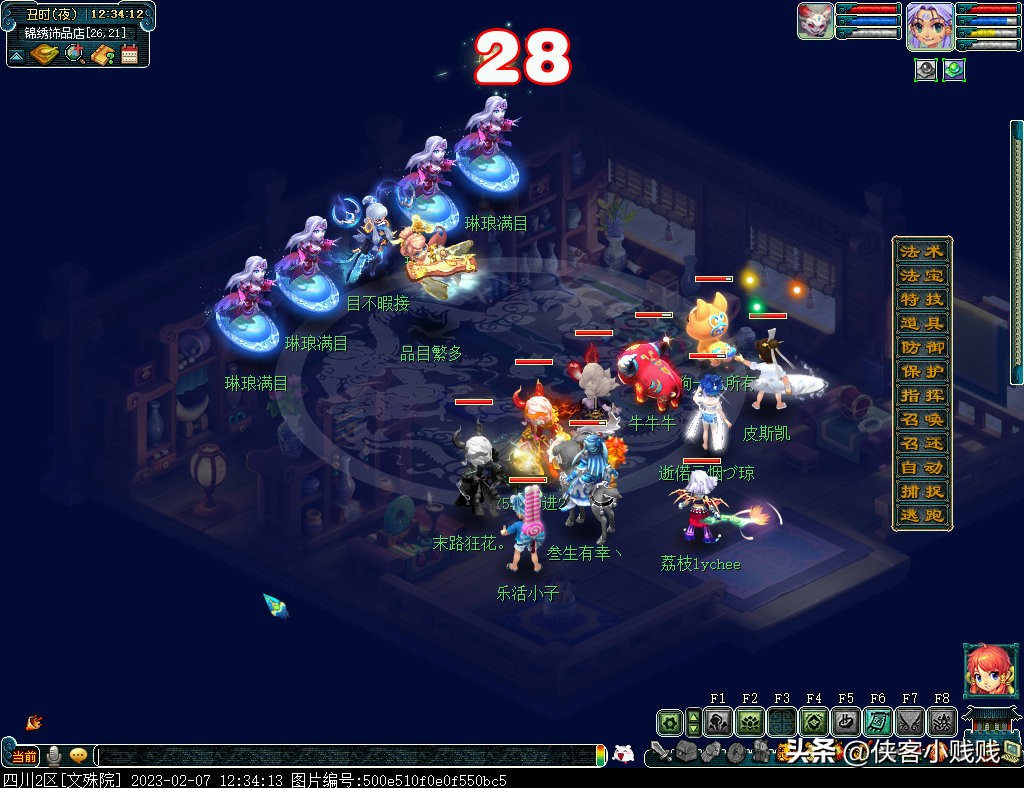The height and width of the screenshot is (788, 1024).
Task: Open the world map magnifier icon
Action: coord(75,54)
